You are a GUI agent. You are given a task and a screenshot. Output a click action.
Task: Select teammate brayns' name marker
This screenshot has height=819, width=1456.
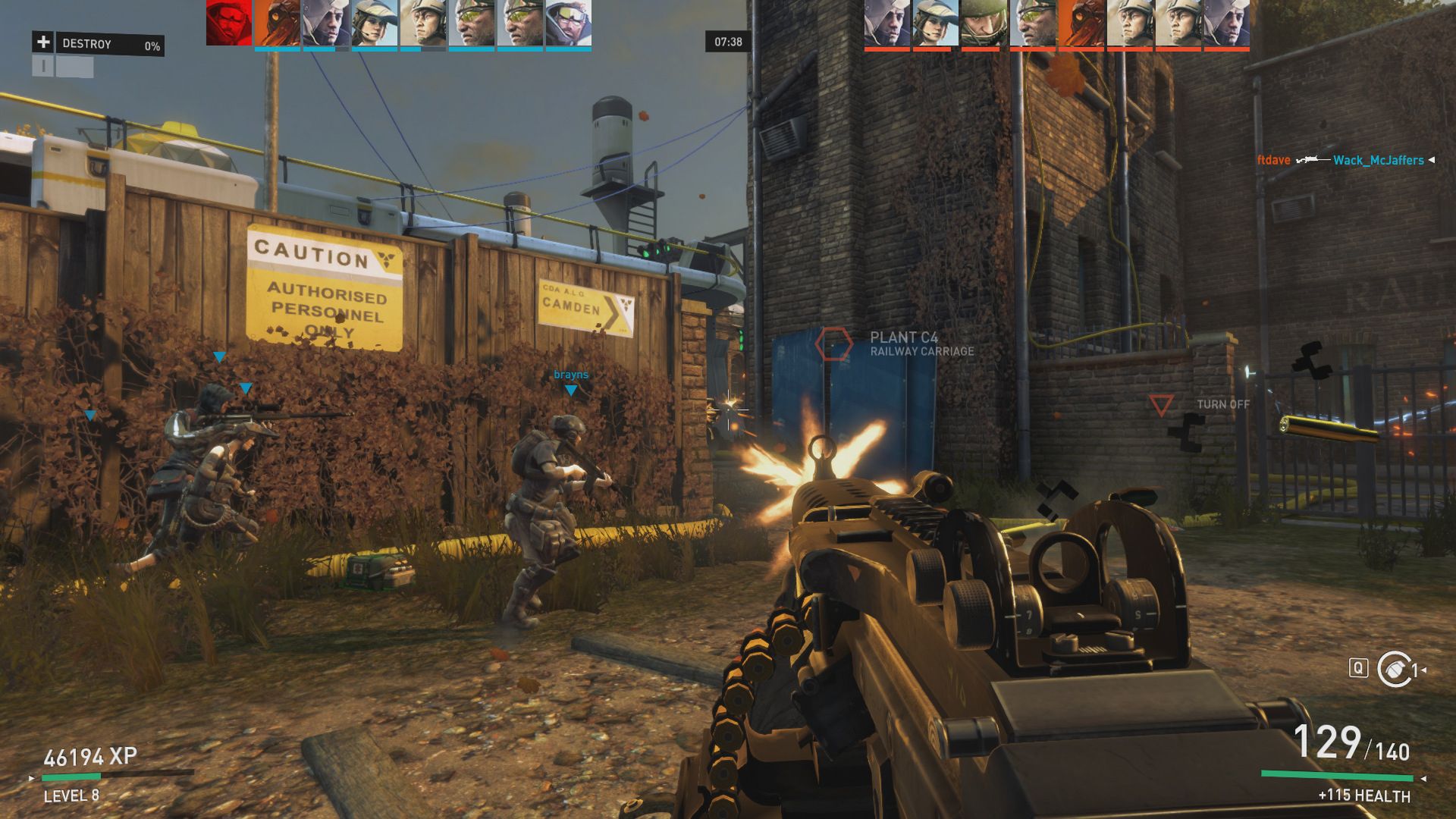point(571,375)
